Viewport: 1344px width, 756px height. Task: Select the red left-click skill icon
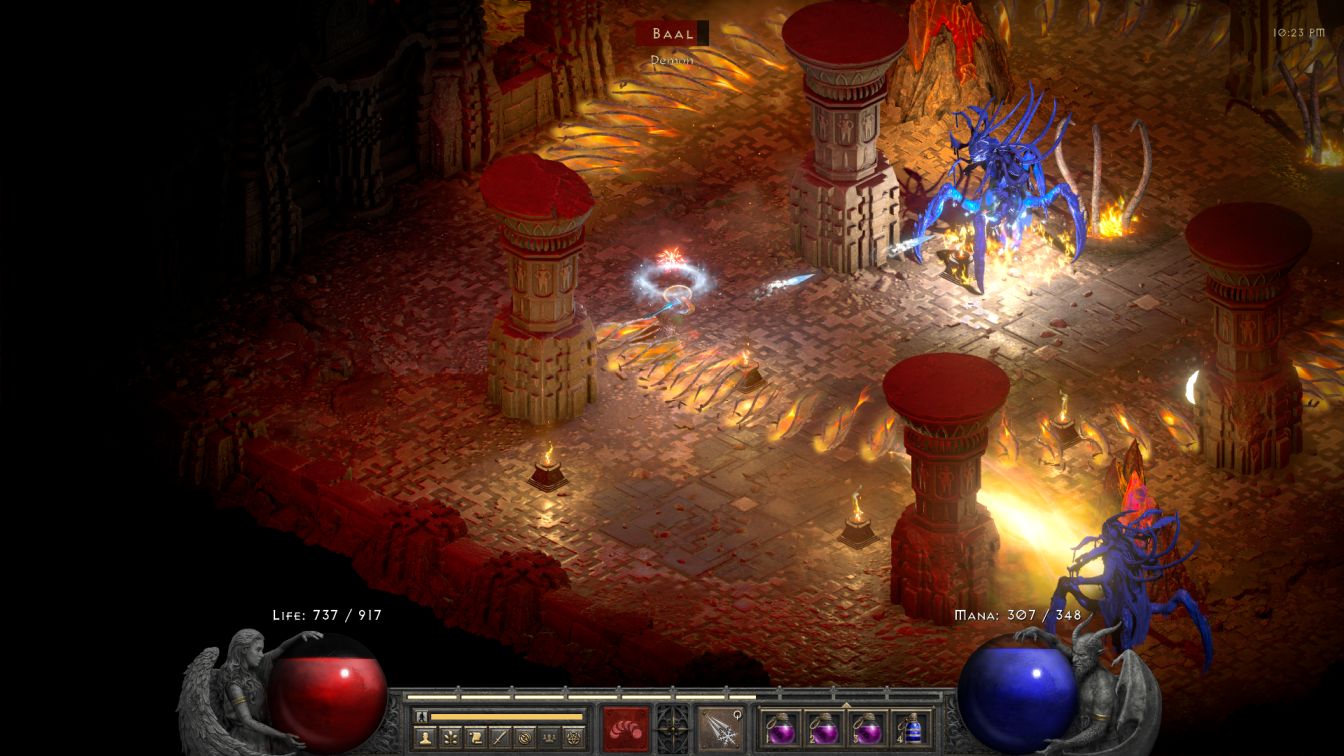coord(625,727)
